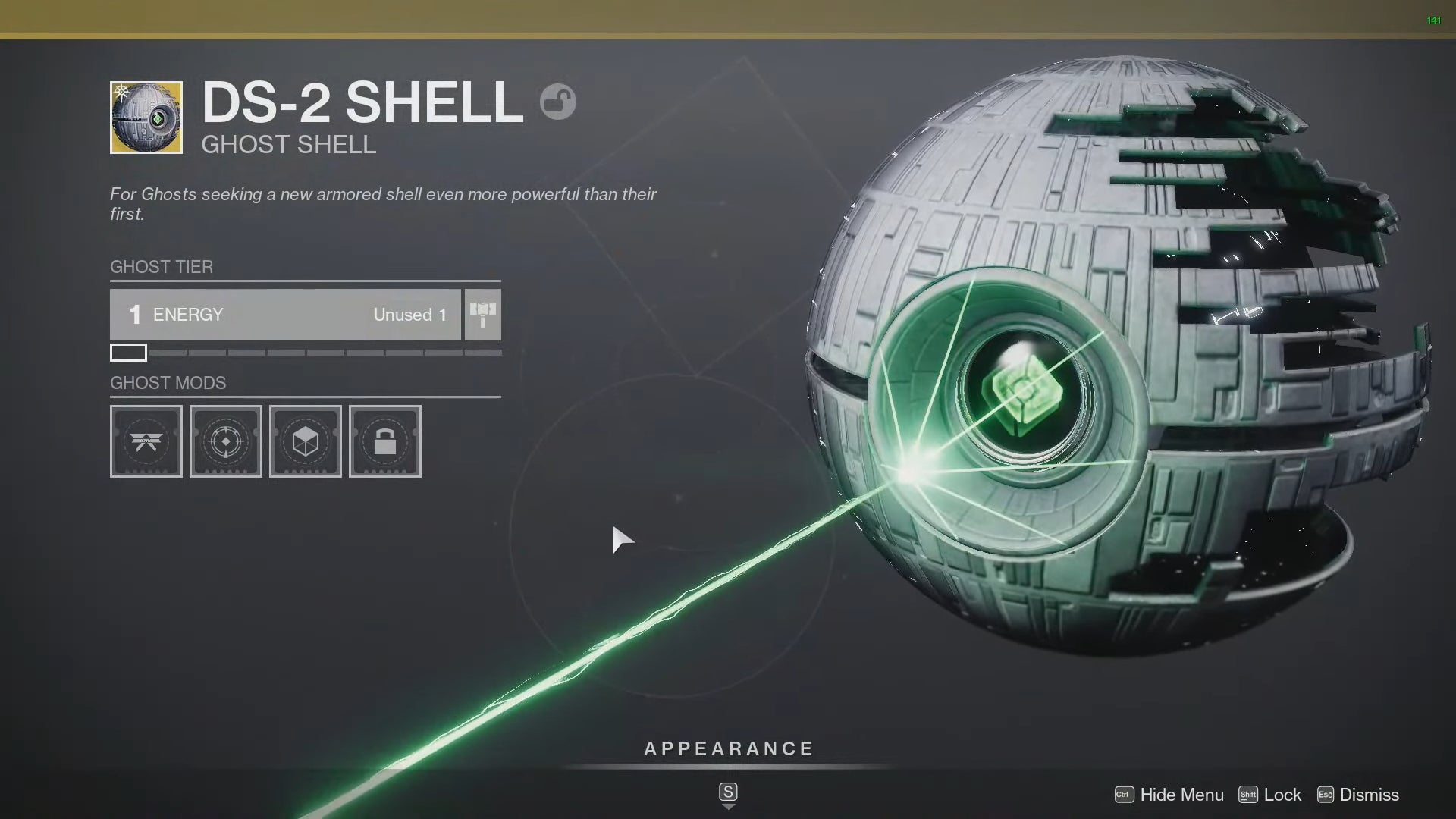Open the targeting reticle ghost mod socket
The image size is (1456, 819).
point(225,441)
